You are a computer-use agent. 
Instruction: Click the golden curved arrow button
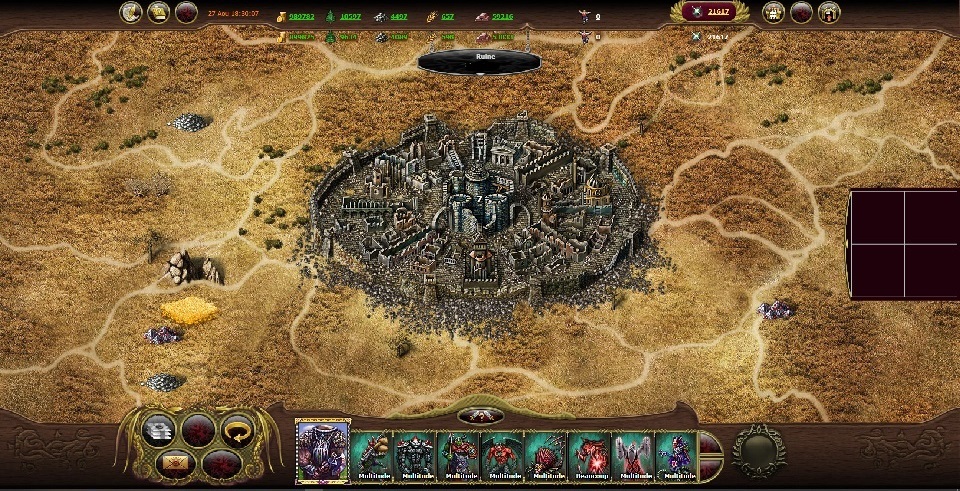click(x=237, y=431)
